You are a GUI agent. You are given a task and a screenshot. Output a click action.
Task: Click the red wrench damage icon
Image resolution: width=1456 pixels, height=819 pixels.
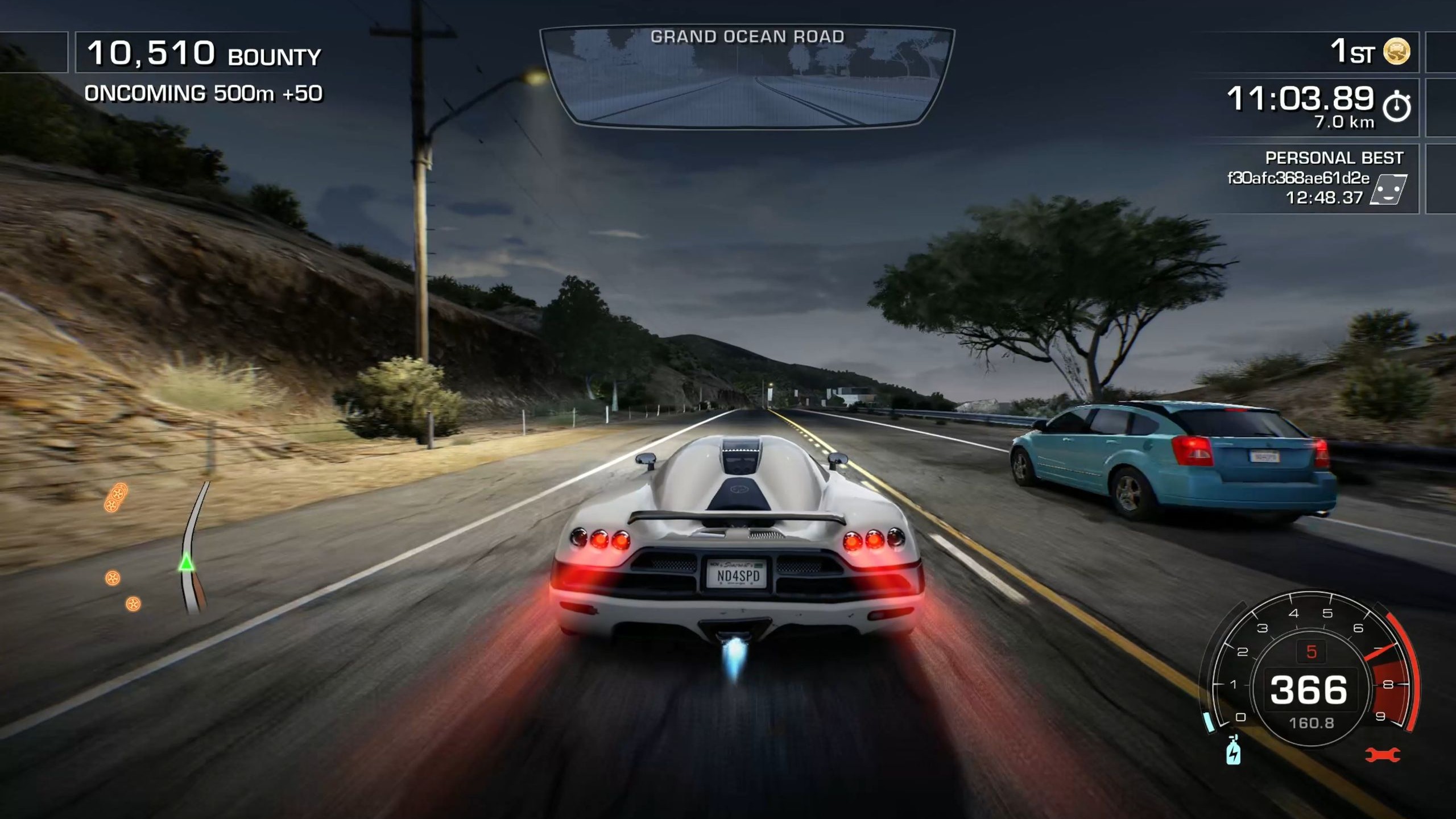[x=1383, y=755]
